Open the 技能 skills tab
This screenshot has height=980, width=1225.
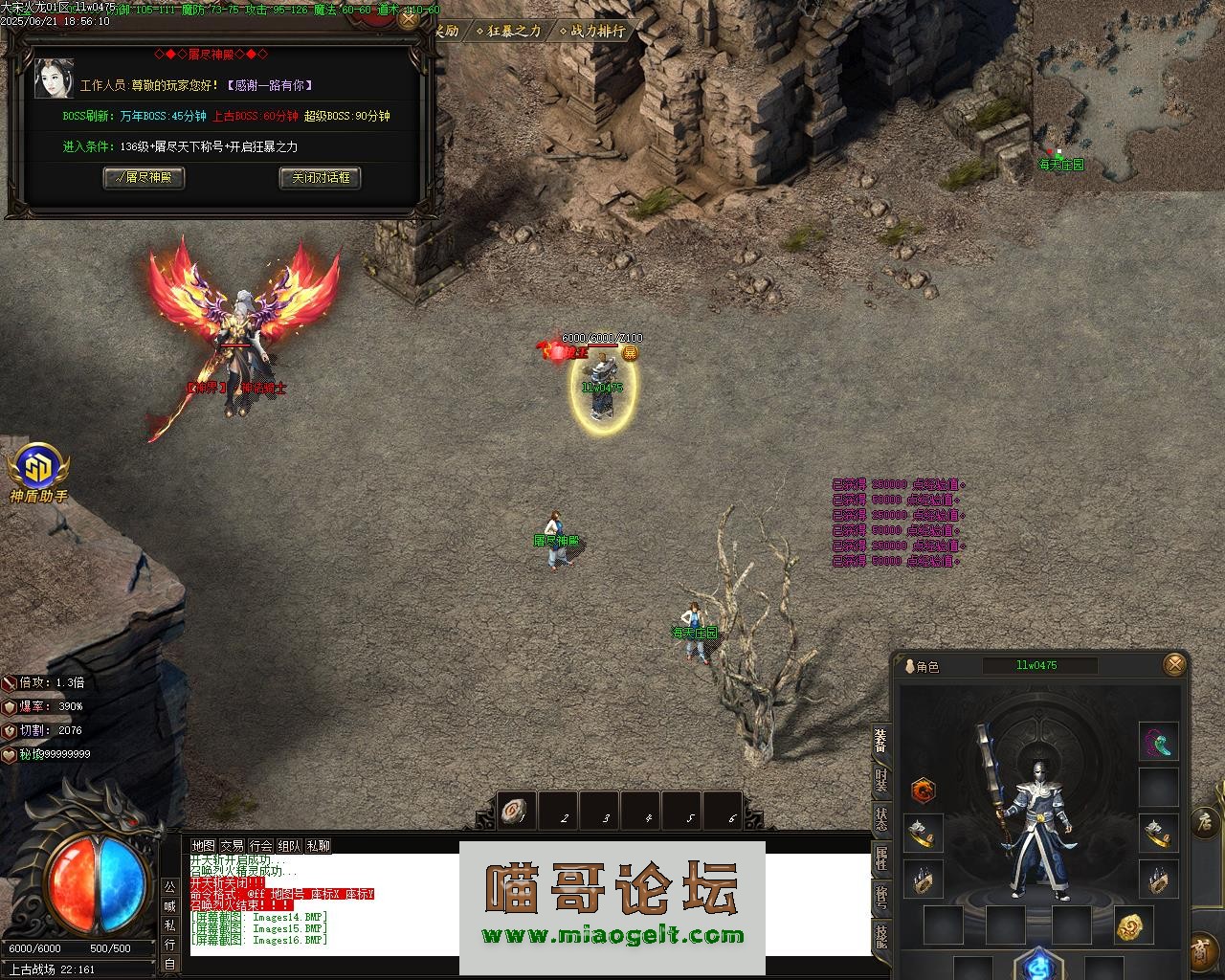coord(880,934)
